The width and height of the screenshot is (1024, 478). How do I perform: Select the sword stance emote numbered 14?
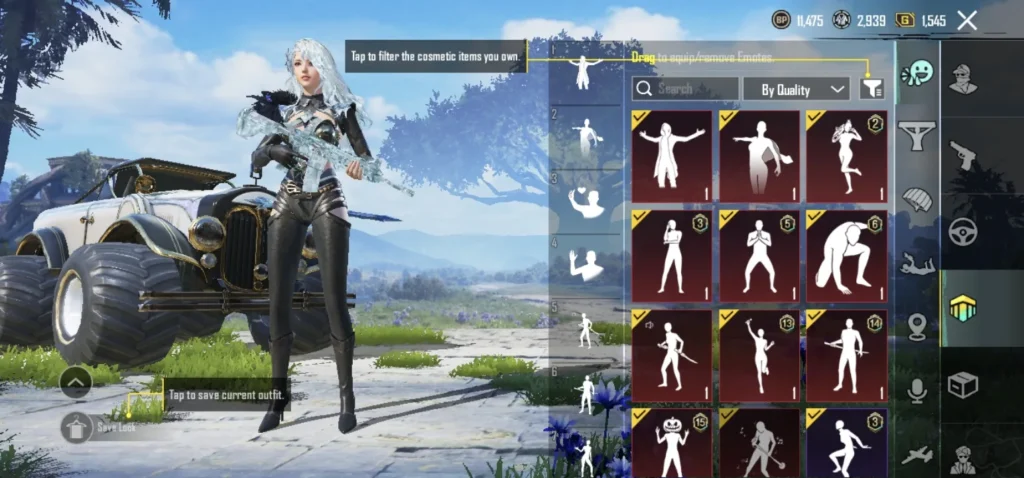pos(846,355)
